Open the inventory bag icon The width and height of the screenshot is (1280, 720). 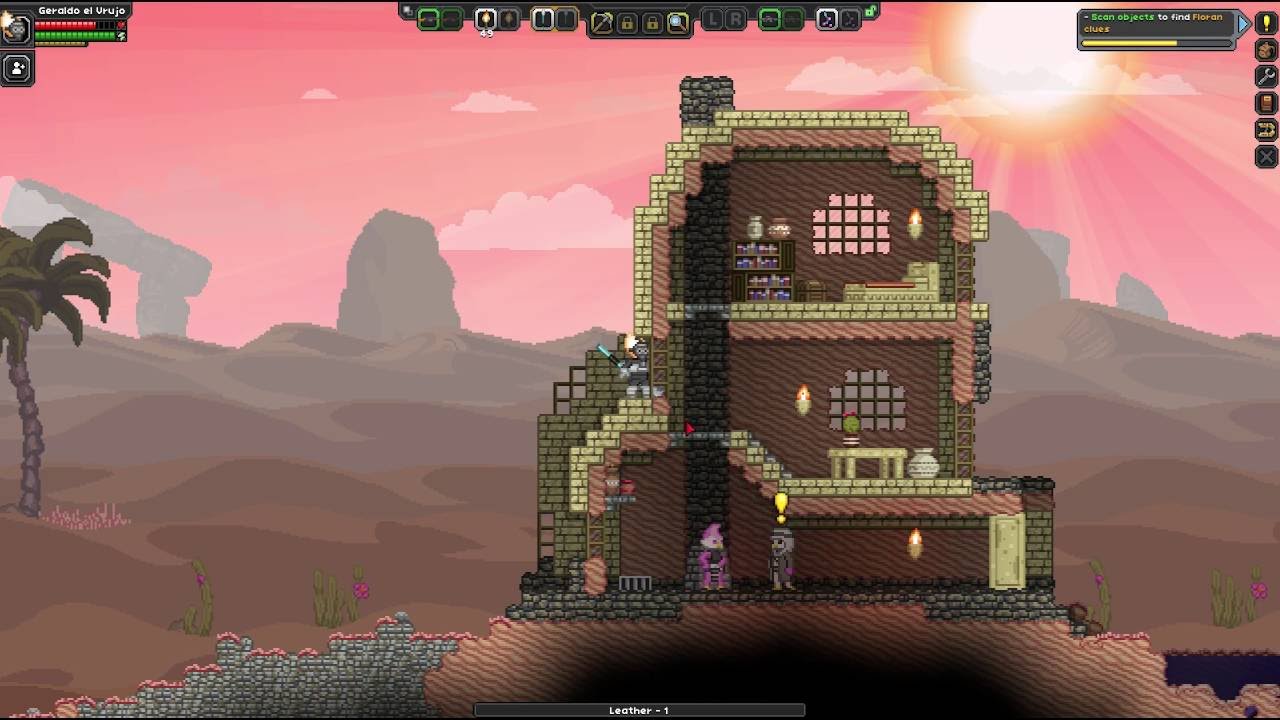[x=1266, y=50]
